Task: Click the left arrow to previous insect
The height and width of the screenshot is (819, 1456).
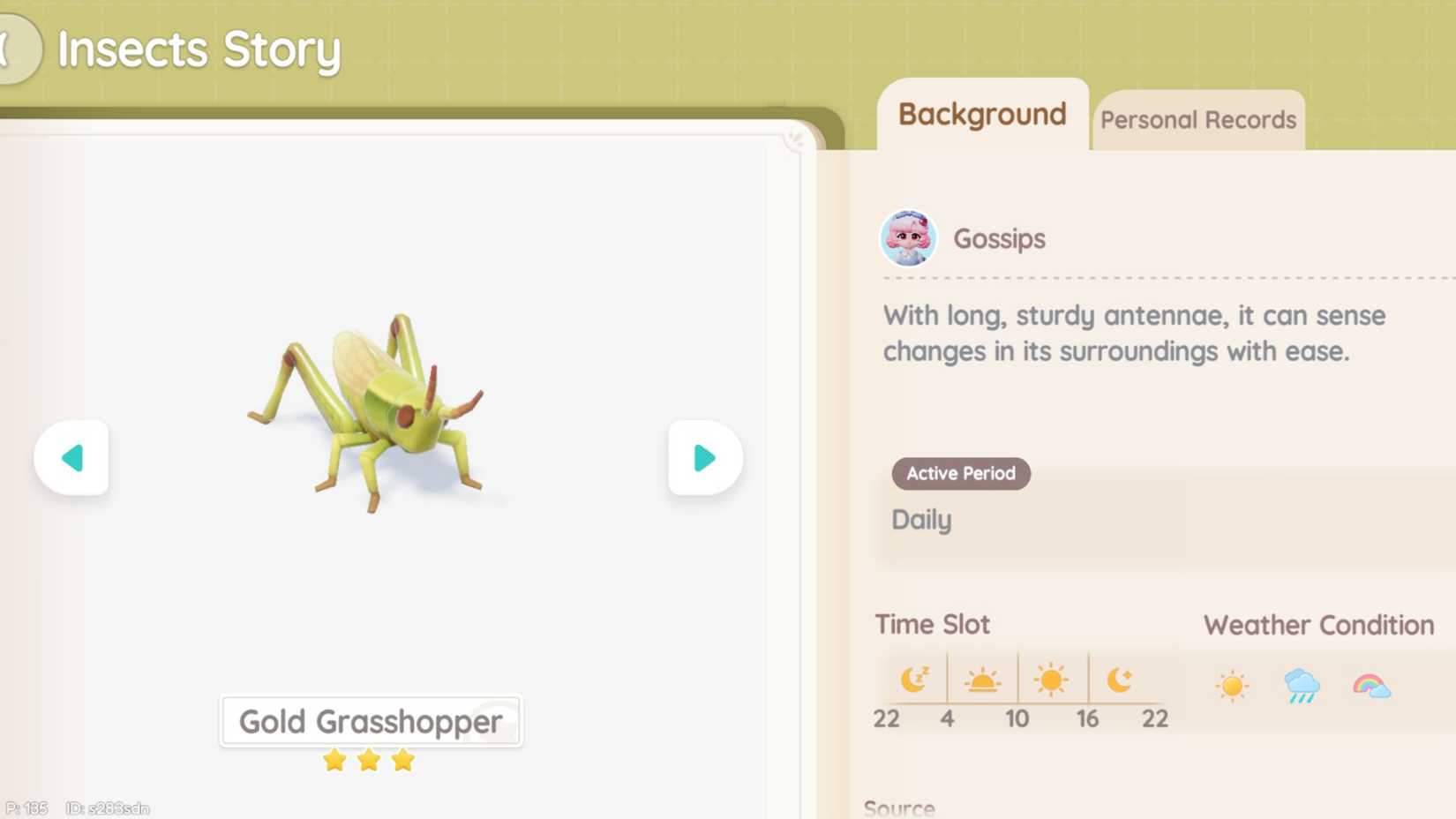Action: coord(71,457)
